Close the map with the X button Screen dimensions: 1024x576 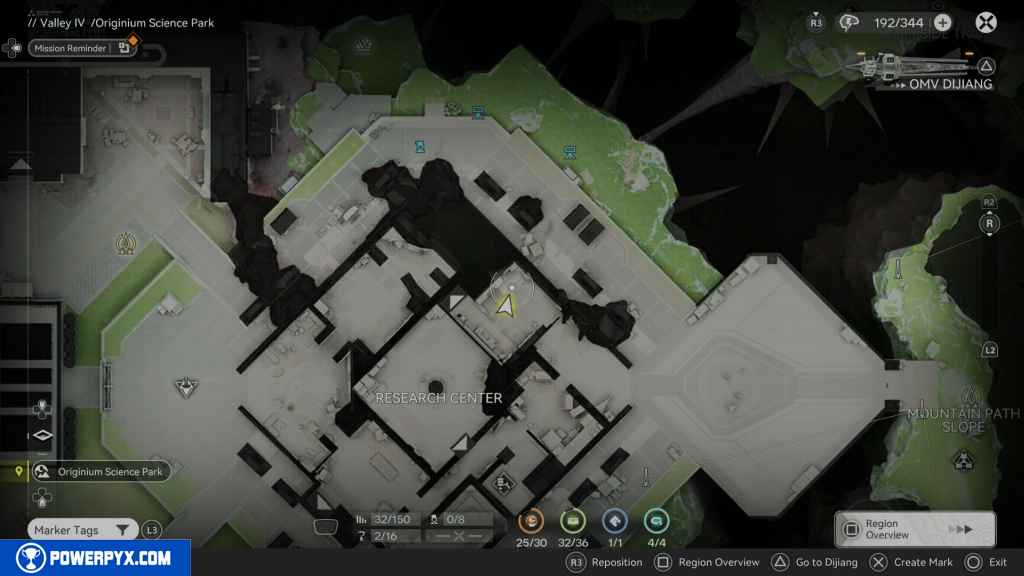pyautogui.click(x=986, y=22)
